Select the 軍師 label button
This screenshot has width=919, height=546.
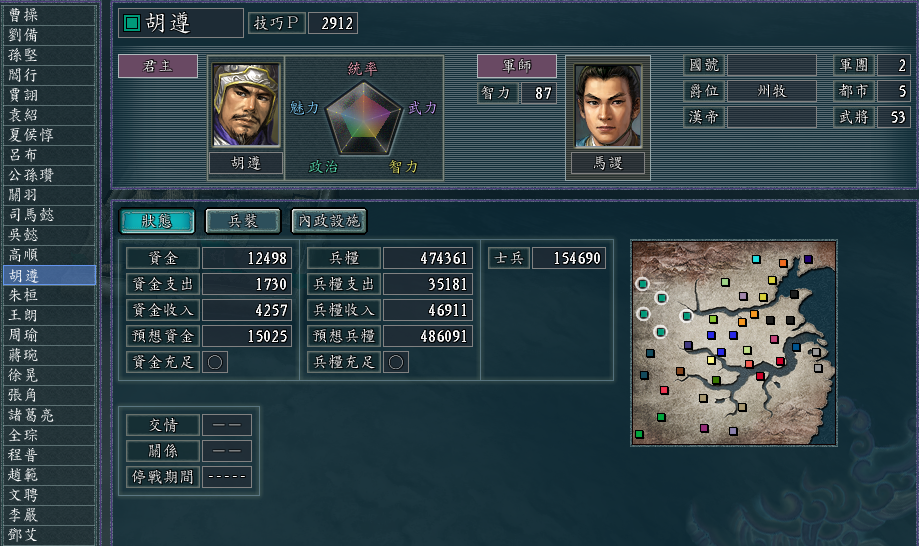[x=517, y=67]
